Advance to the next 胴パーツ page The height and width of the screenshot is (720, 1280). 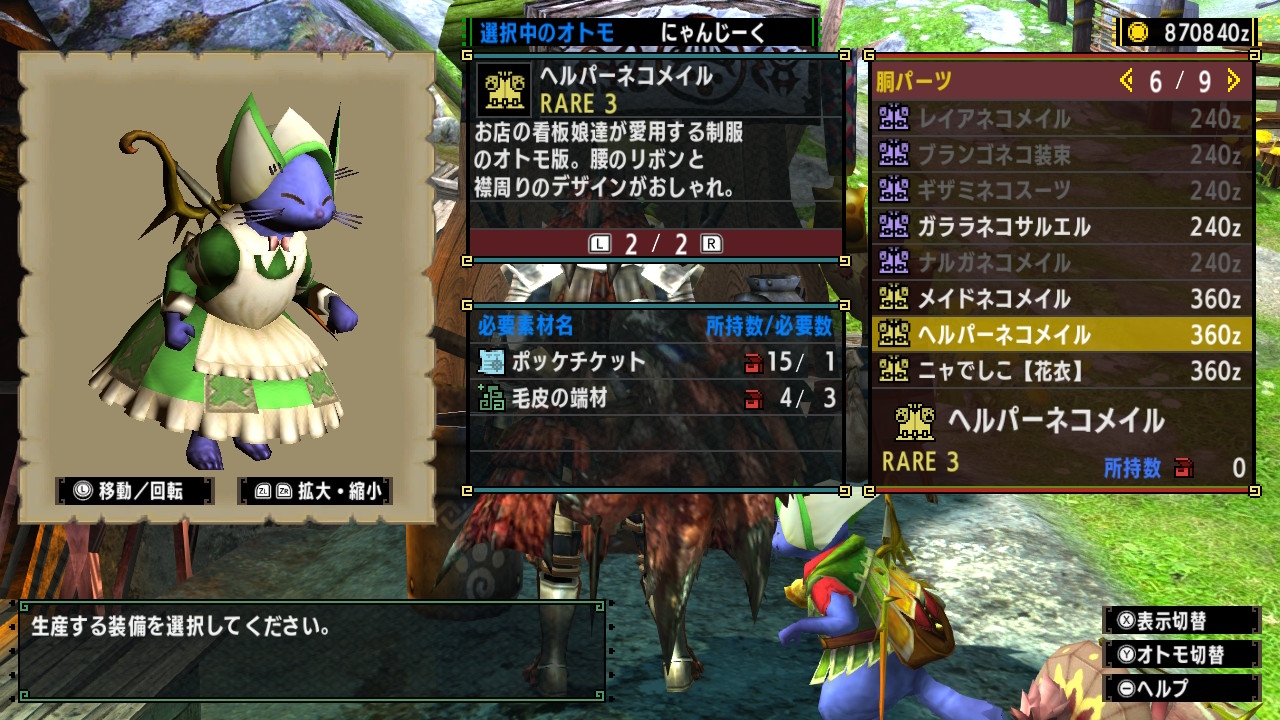[1233, 81]
